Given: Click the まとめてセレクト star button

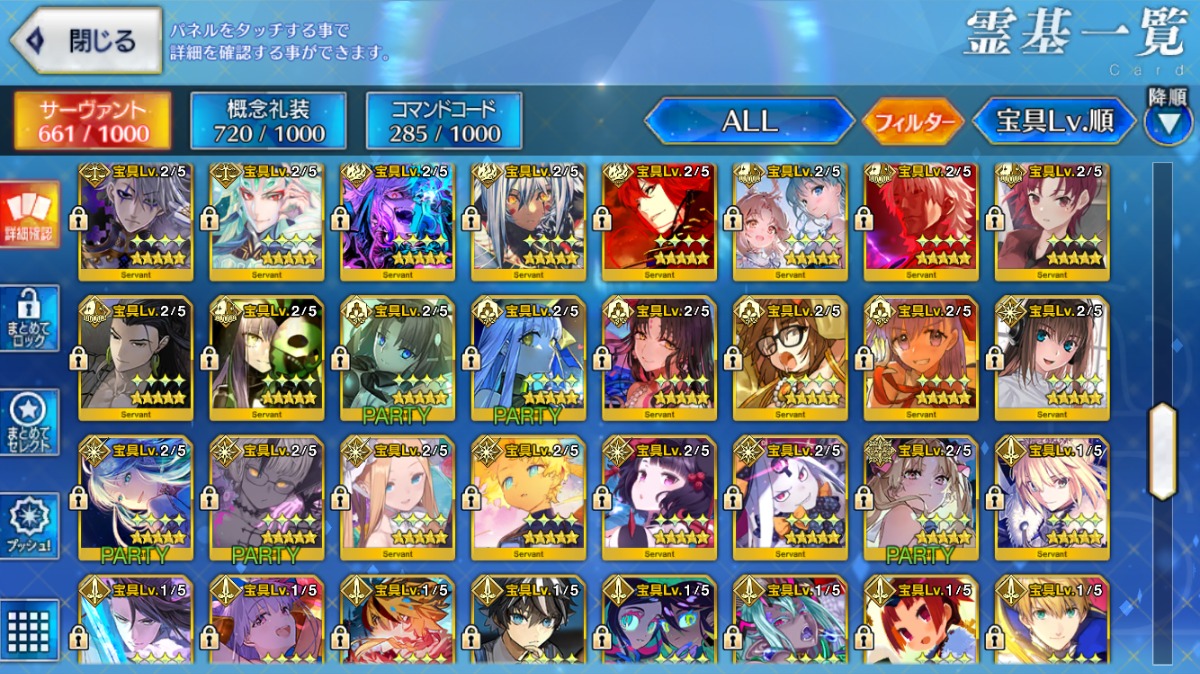Looking at the screenshot, I should coord(30,421).
